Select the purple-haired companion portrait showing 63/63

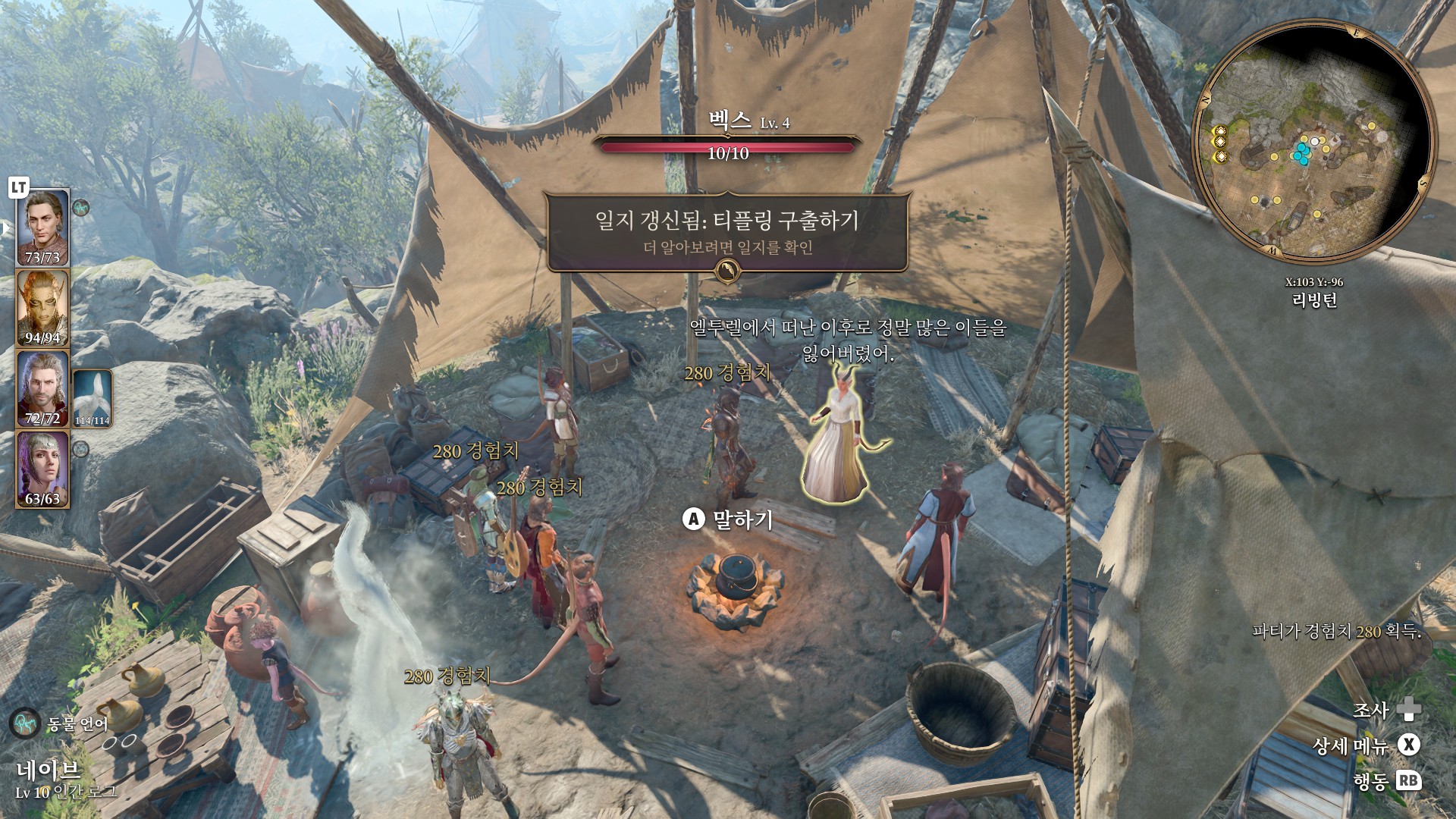click(43, 468)
